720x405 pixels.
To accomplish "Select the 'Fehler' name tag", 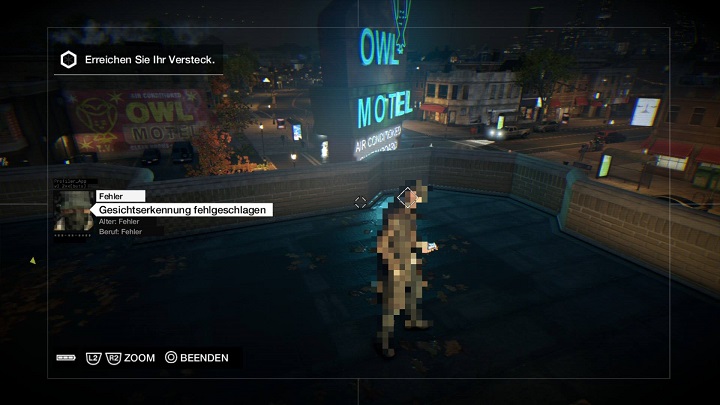I will point(120,196).
